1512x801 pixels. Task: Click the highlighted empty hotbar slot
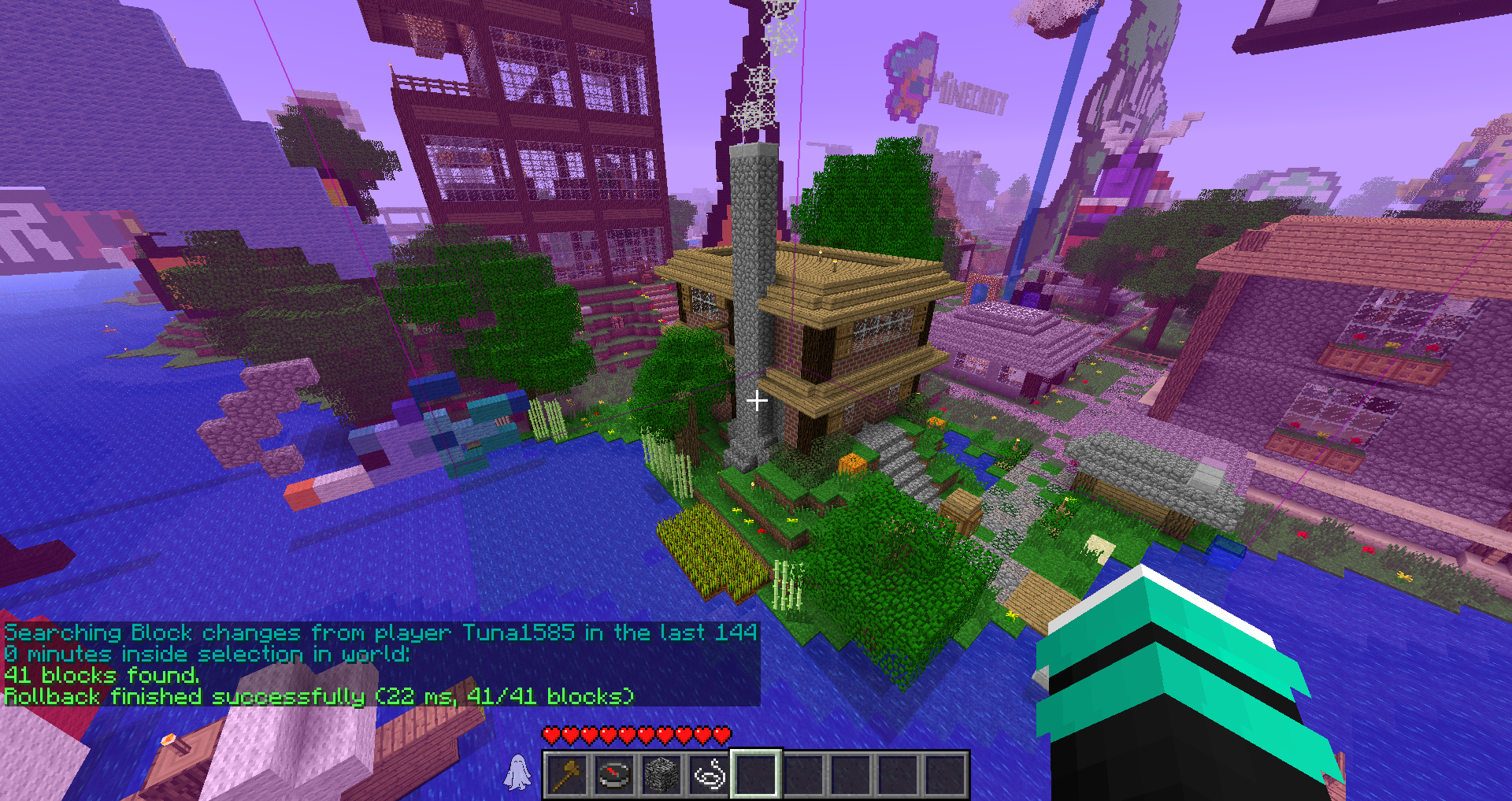[756, 775]
